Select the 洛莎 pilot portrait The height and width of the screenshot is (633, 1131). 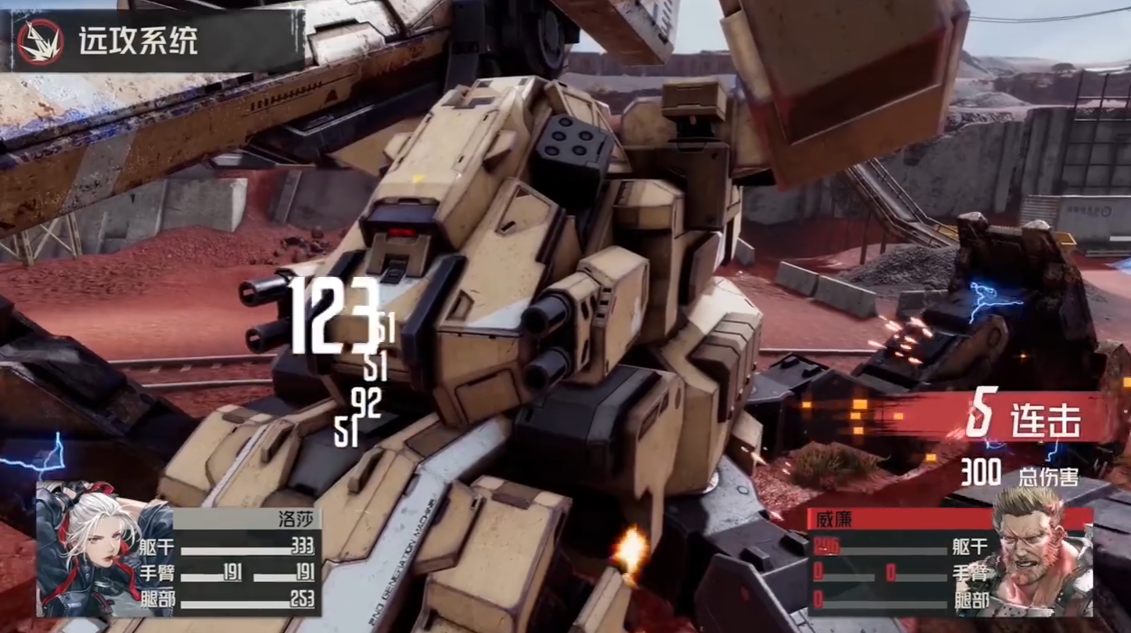103,548
